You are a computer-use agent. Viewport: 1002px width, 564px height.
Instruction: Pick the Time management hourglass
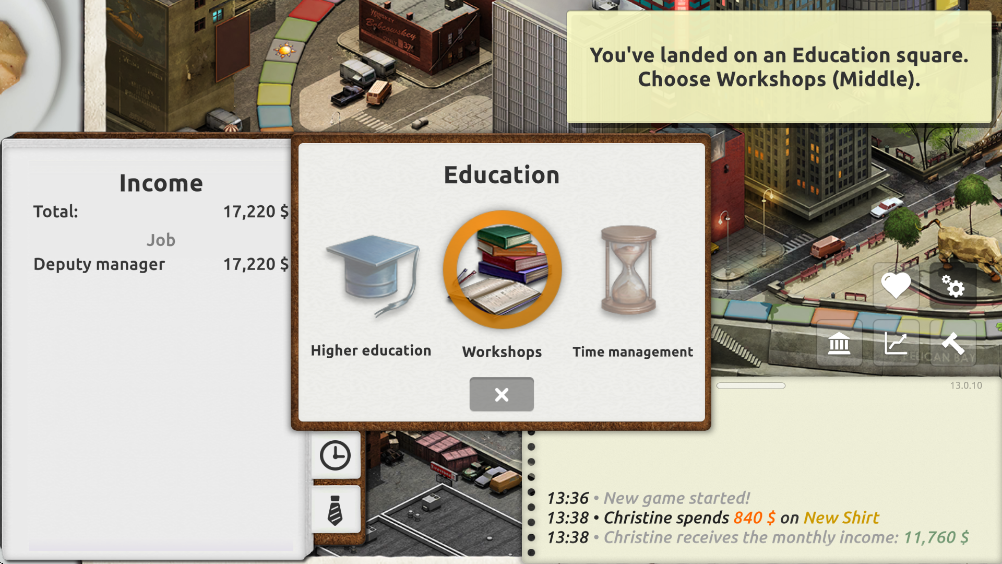click(630, 271)
